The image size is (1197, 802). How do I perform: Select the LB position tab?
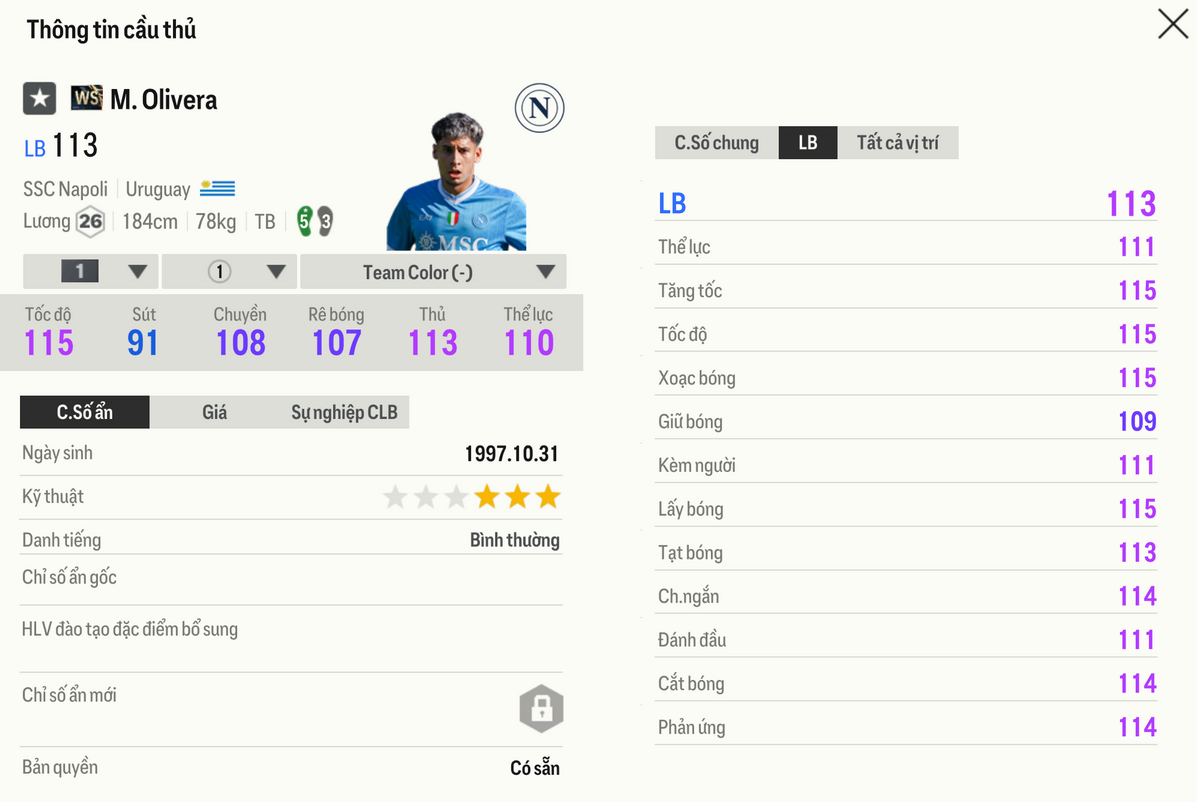click(x=808, y=143)
